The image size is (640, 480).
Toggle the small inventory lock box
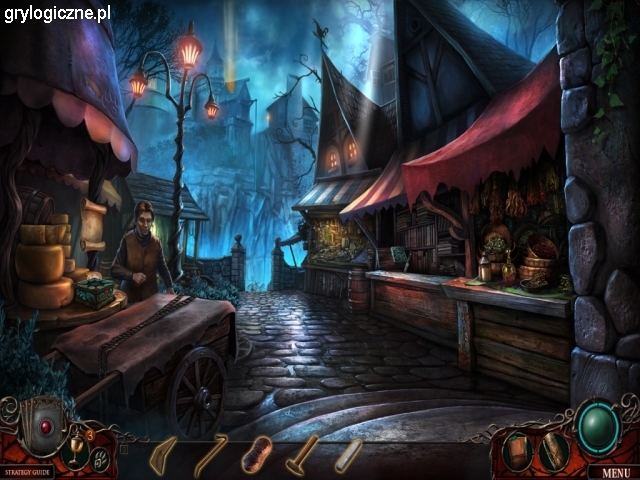click(124, 449)
